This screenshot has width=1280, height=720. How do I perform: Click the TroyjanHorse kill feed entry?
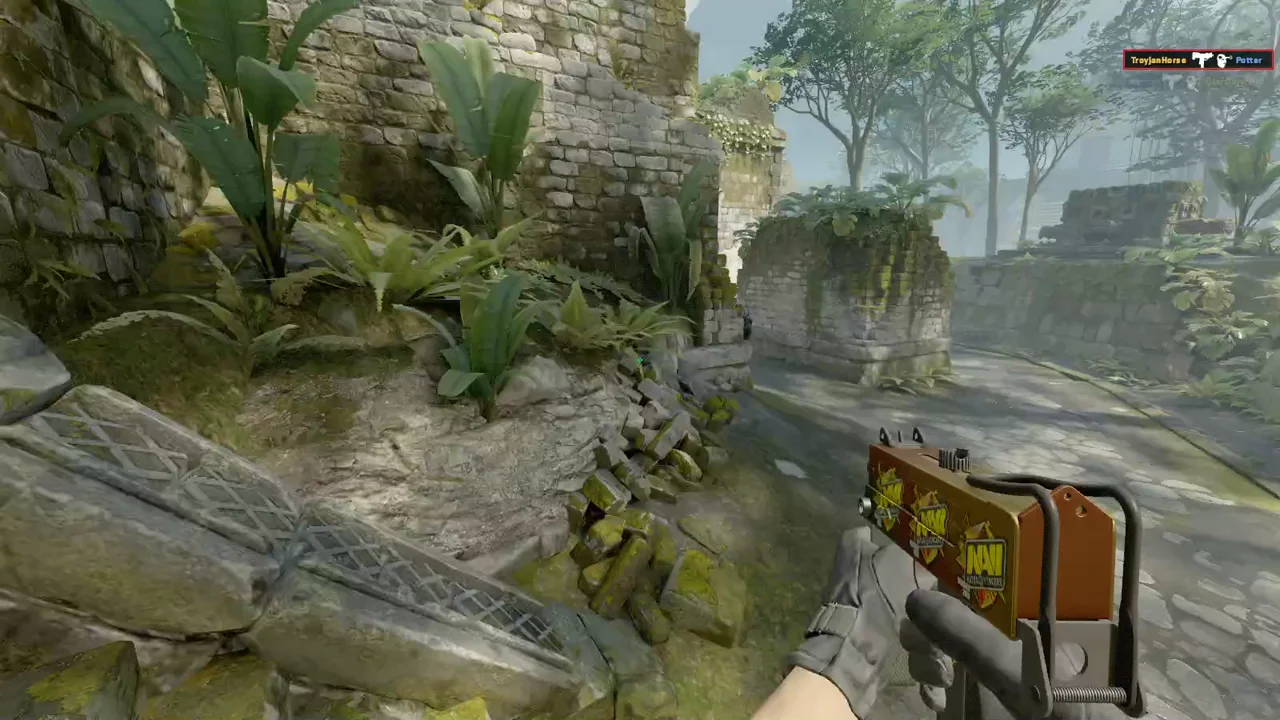click(1197, 60)
